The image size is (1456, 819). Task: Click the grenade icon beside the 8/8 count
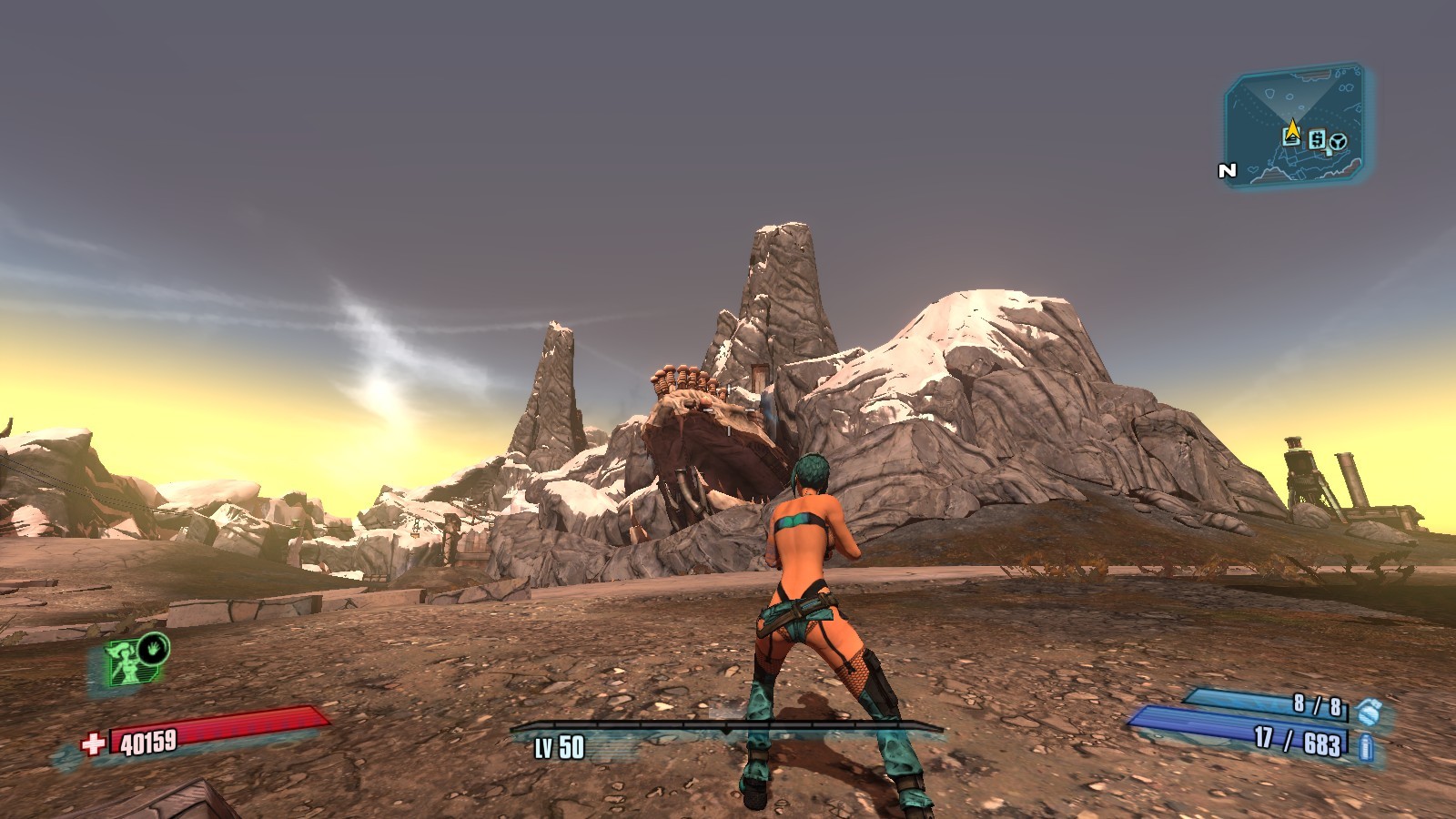pos(1366,710)
